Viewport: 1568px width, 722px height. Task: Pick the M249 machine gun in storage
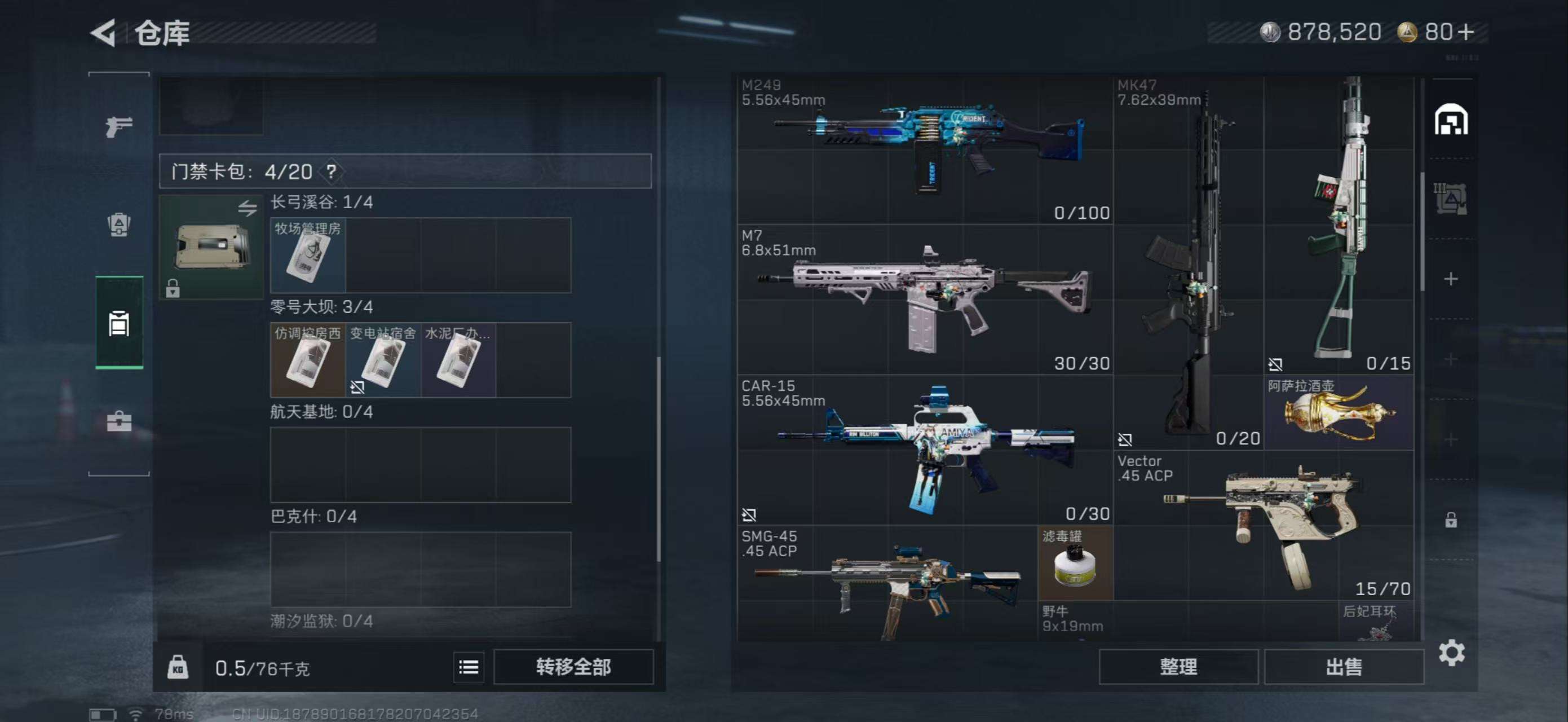click(x=925, y=149)
